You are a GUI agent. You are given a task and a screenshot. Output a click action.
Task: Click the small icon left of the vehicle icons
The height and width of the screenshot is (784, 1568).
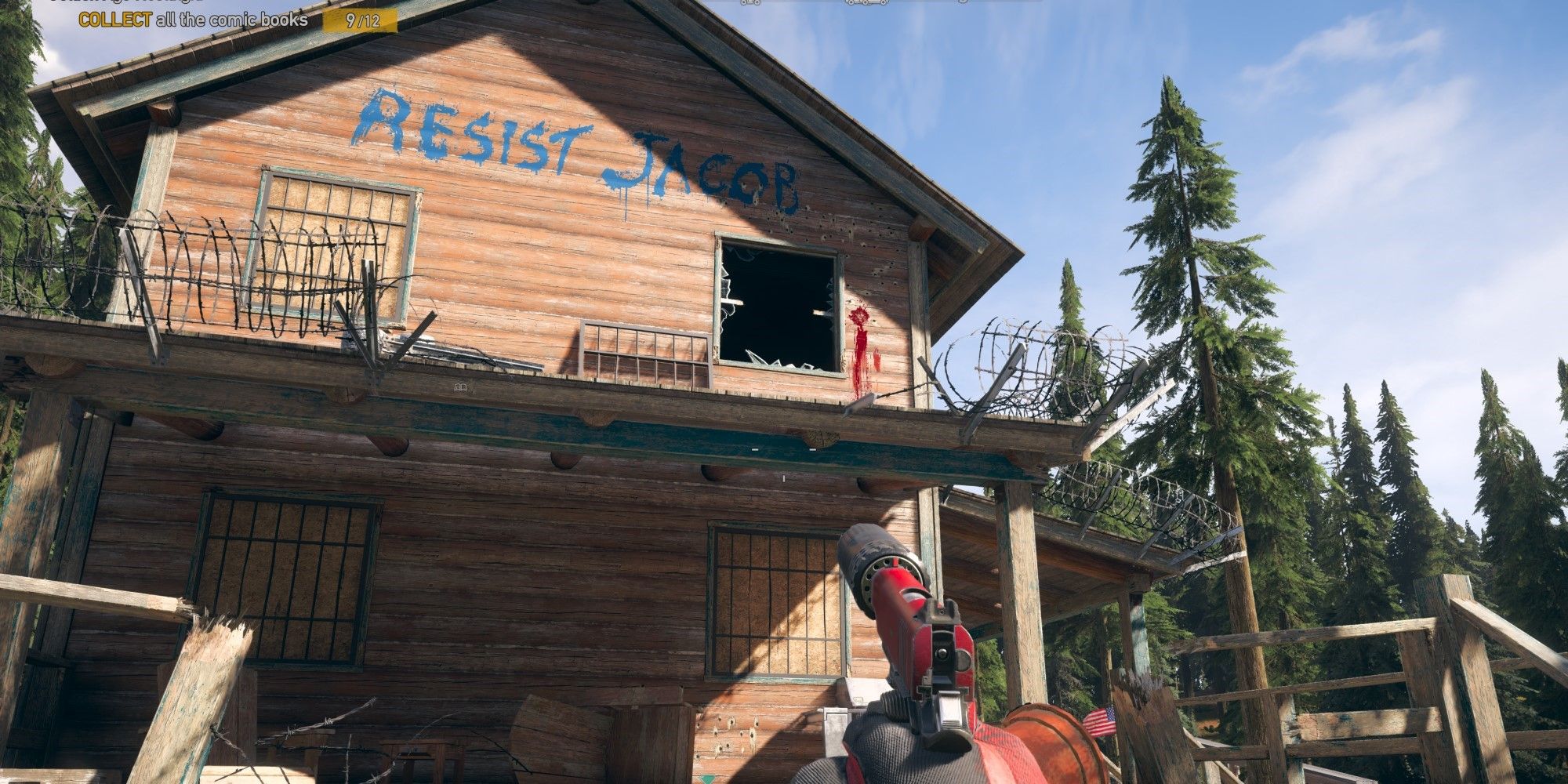(750, 3)
